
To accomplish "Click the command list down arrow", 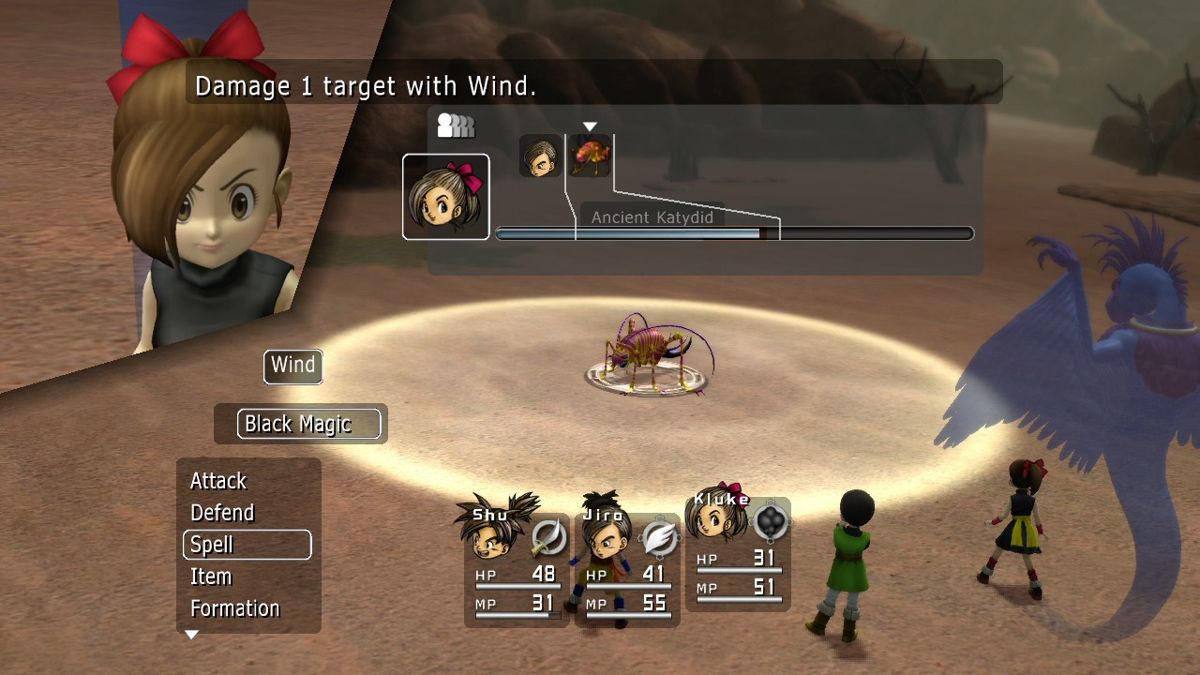I will click(191, 635).
